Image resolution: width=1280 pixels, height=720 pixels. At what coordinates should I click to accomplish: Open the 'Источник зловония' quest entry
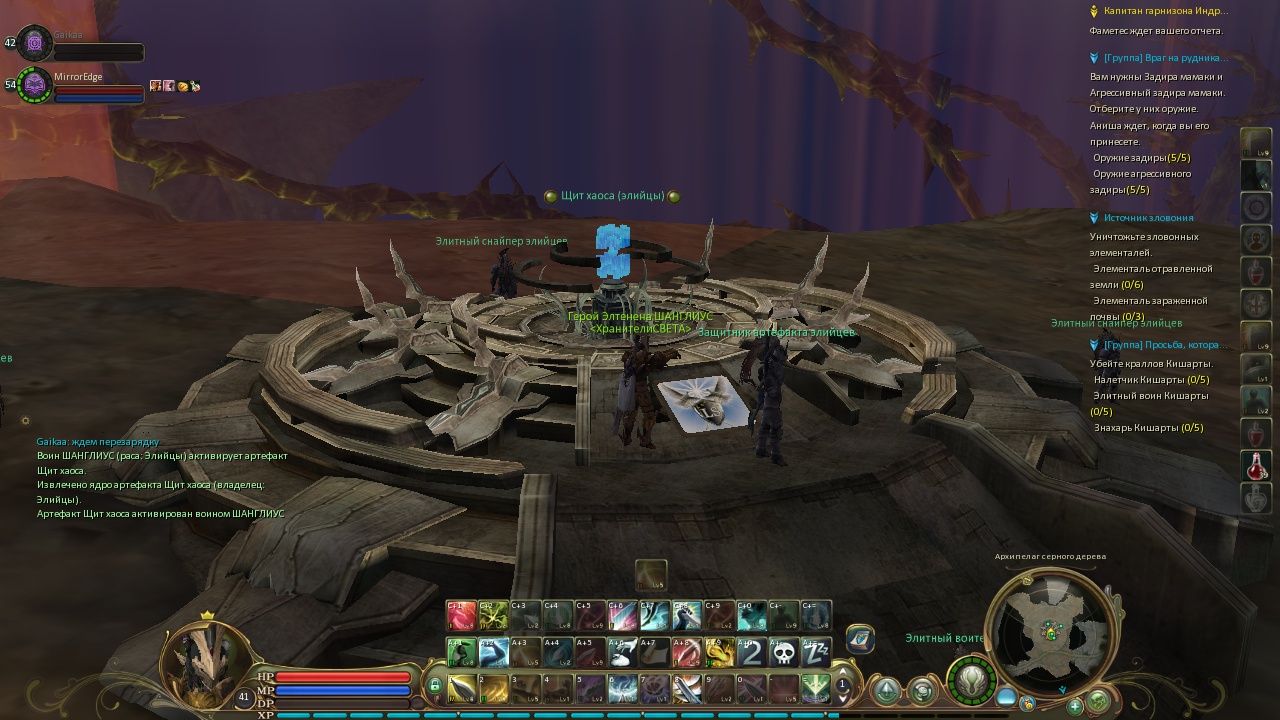pyautogui.click(x=1148, y=218)
